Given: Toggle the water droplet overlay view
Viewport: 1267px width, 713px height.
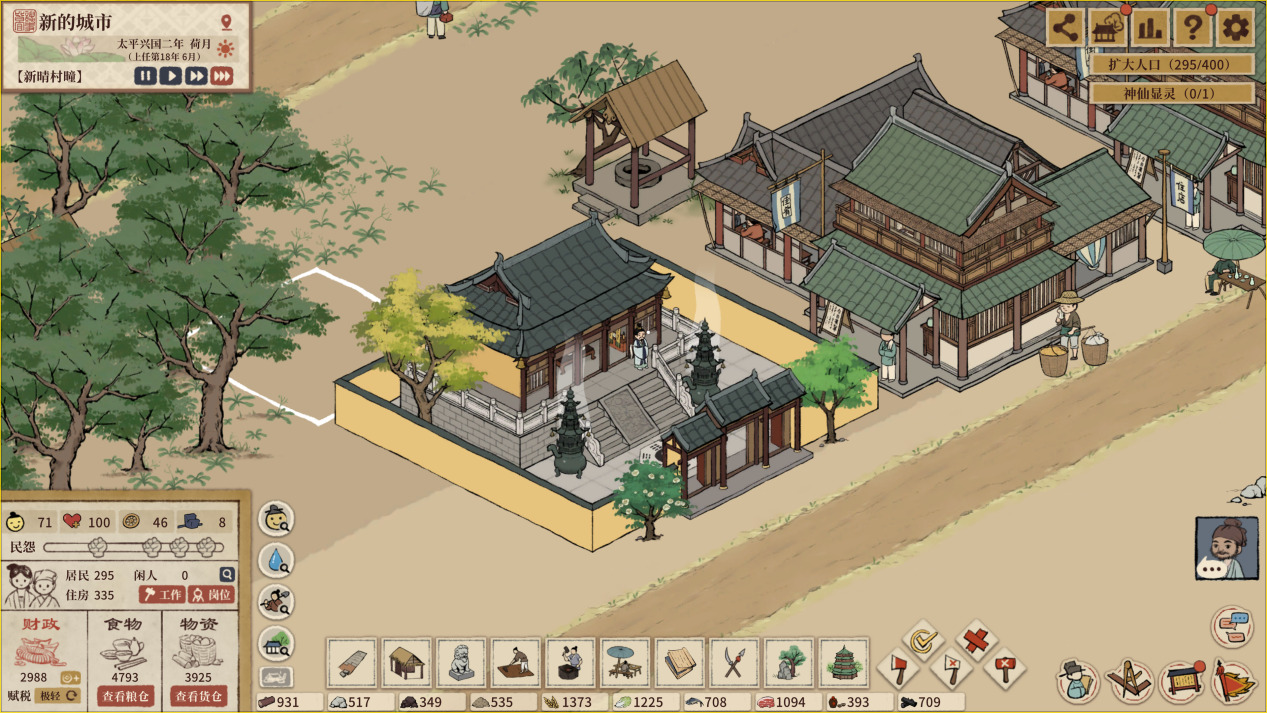Looking at the screenshot, I should (x=276, y=561).
